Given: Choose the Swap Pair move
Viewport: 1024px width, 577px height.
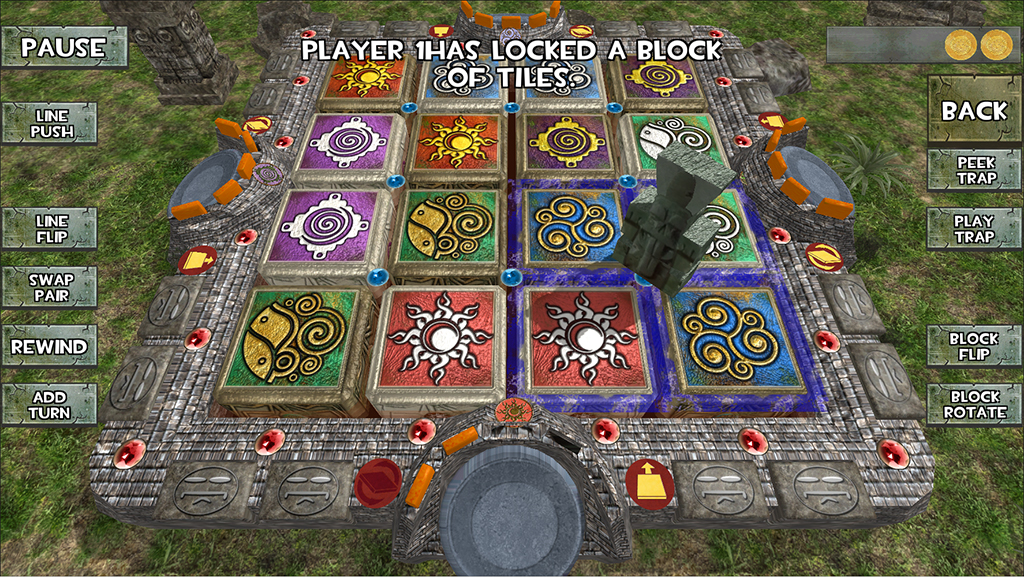Looking at the screenshot, I should coord(50,287).
